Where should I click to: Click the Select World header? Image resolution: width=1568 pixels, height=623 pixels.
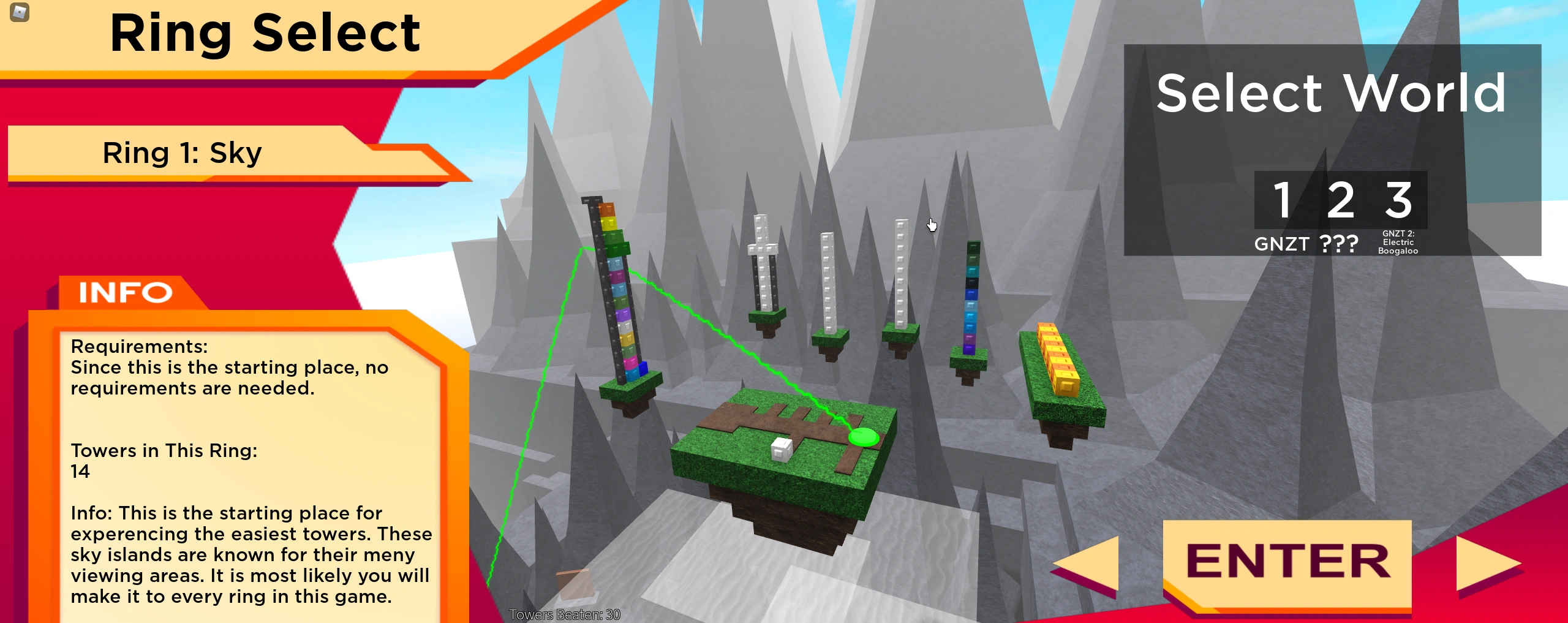(x=1330, y=93)
